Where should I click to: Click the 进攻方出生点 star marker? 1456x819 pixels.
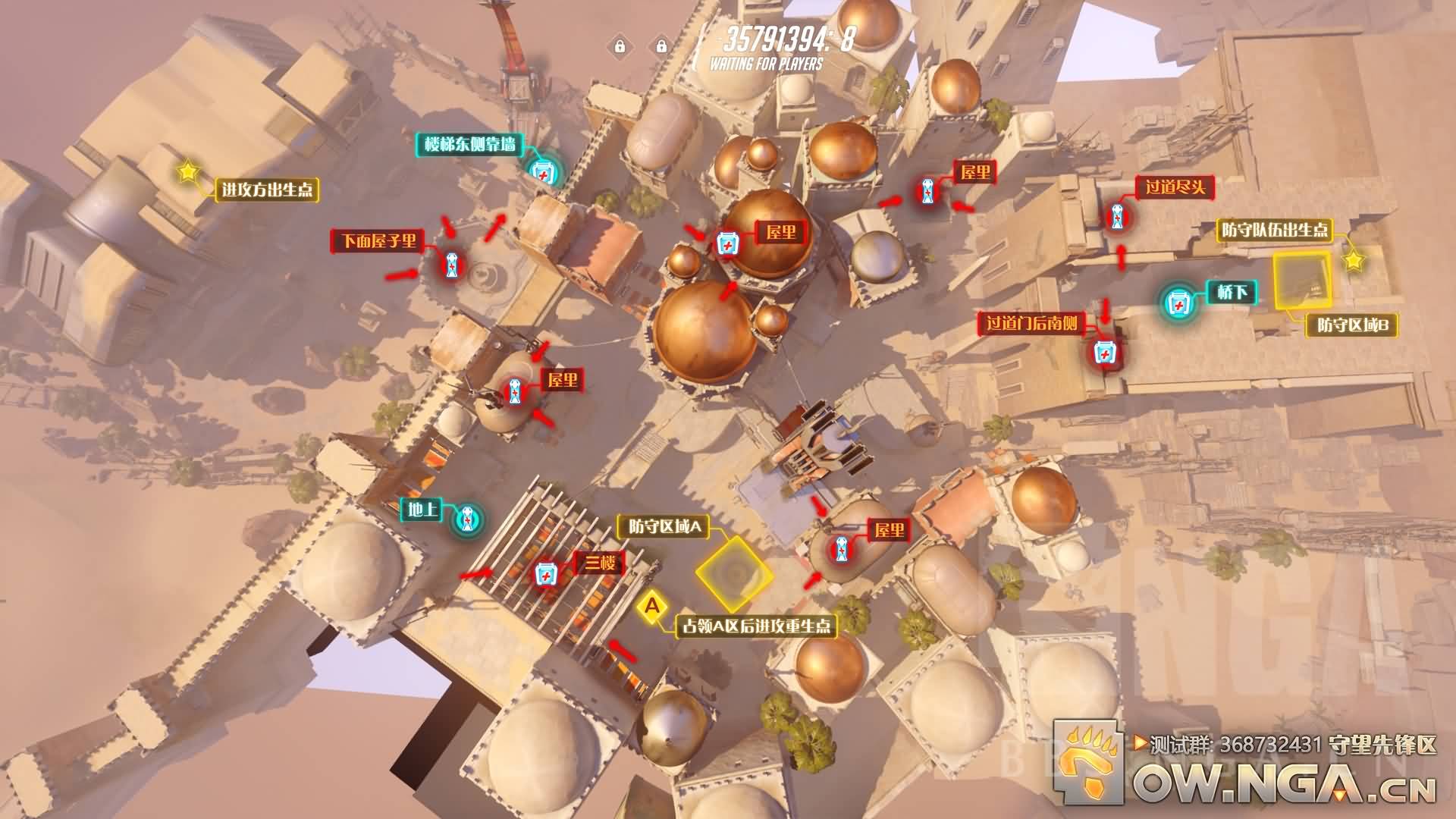(x=187, y=171)
